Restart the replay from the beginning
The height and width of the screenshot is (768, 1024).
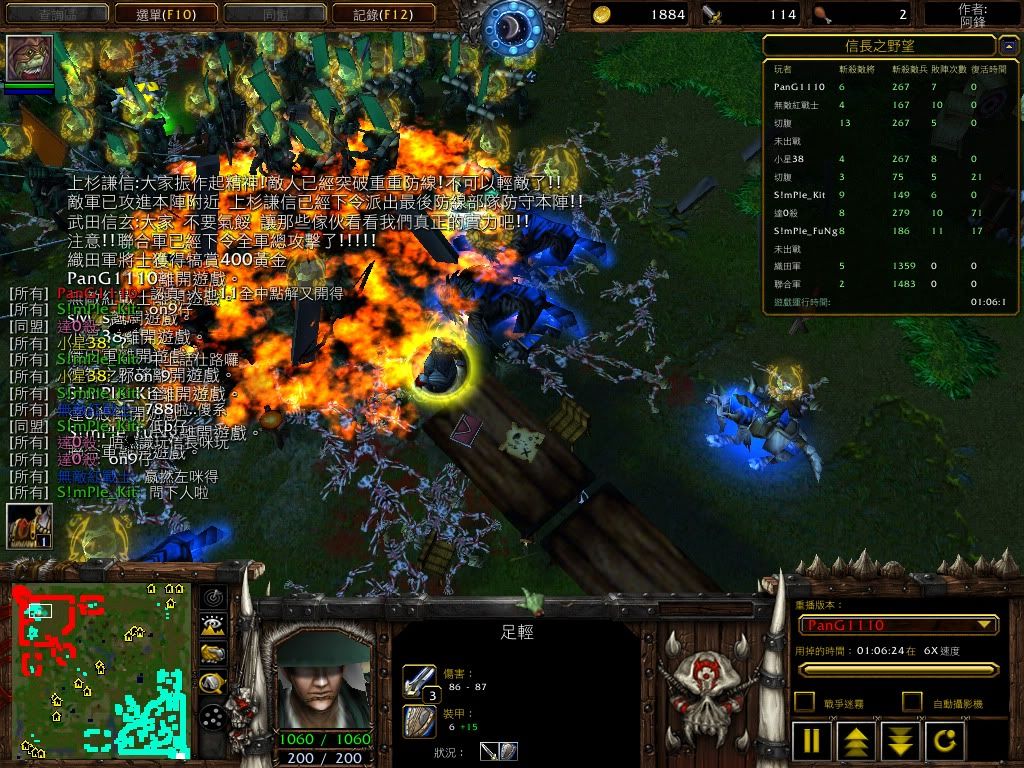(x=946, y=741)
